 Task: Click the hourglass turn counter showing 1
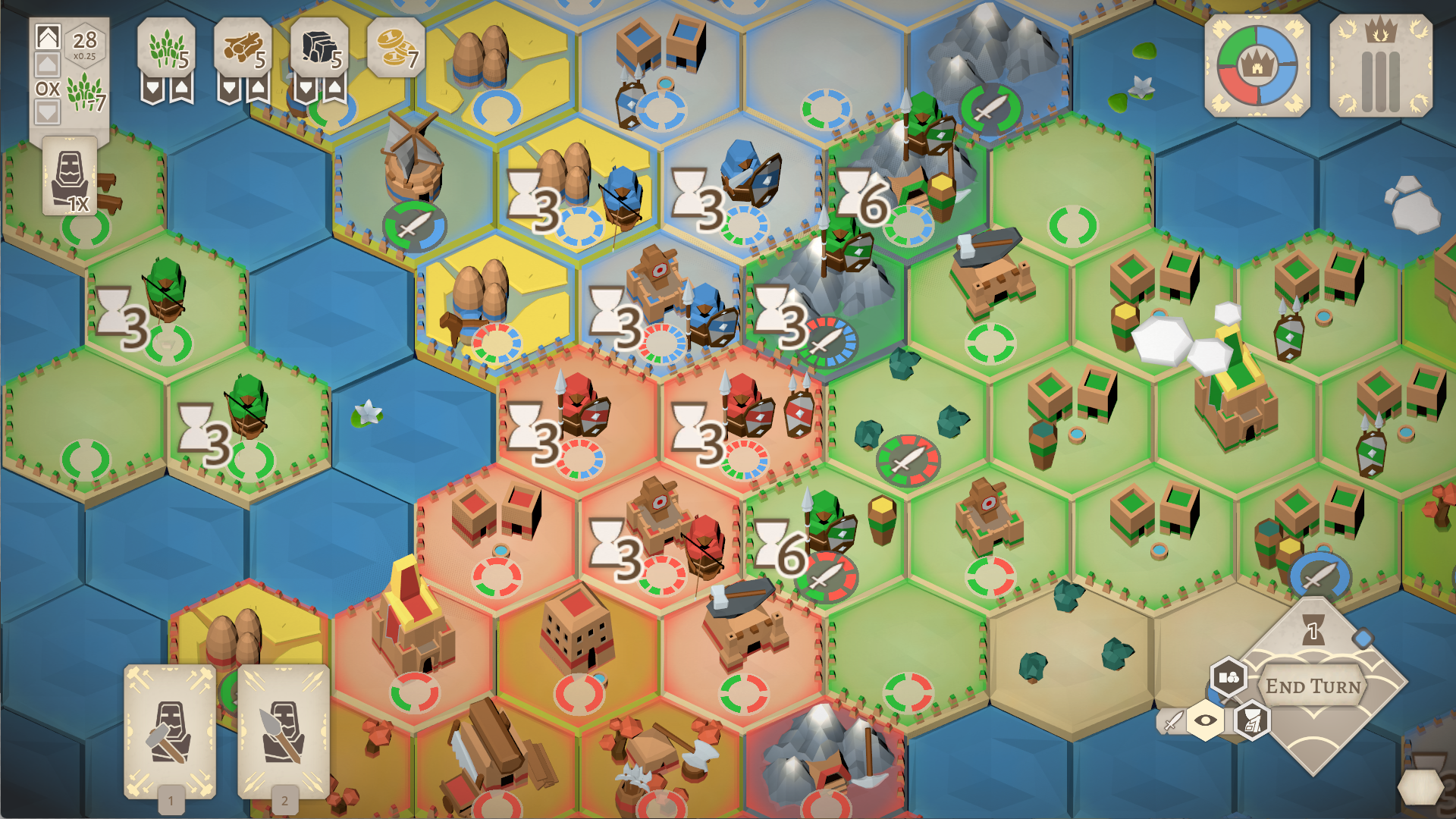[x=1313, y=631]
